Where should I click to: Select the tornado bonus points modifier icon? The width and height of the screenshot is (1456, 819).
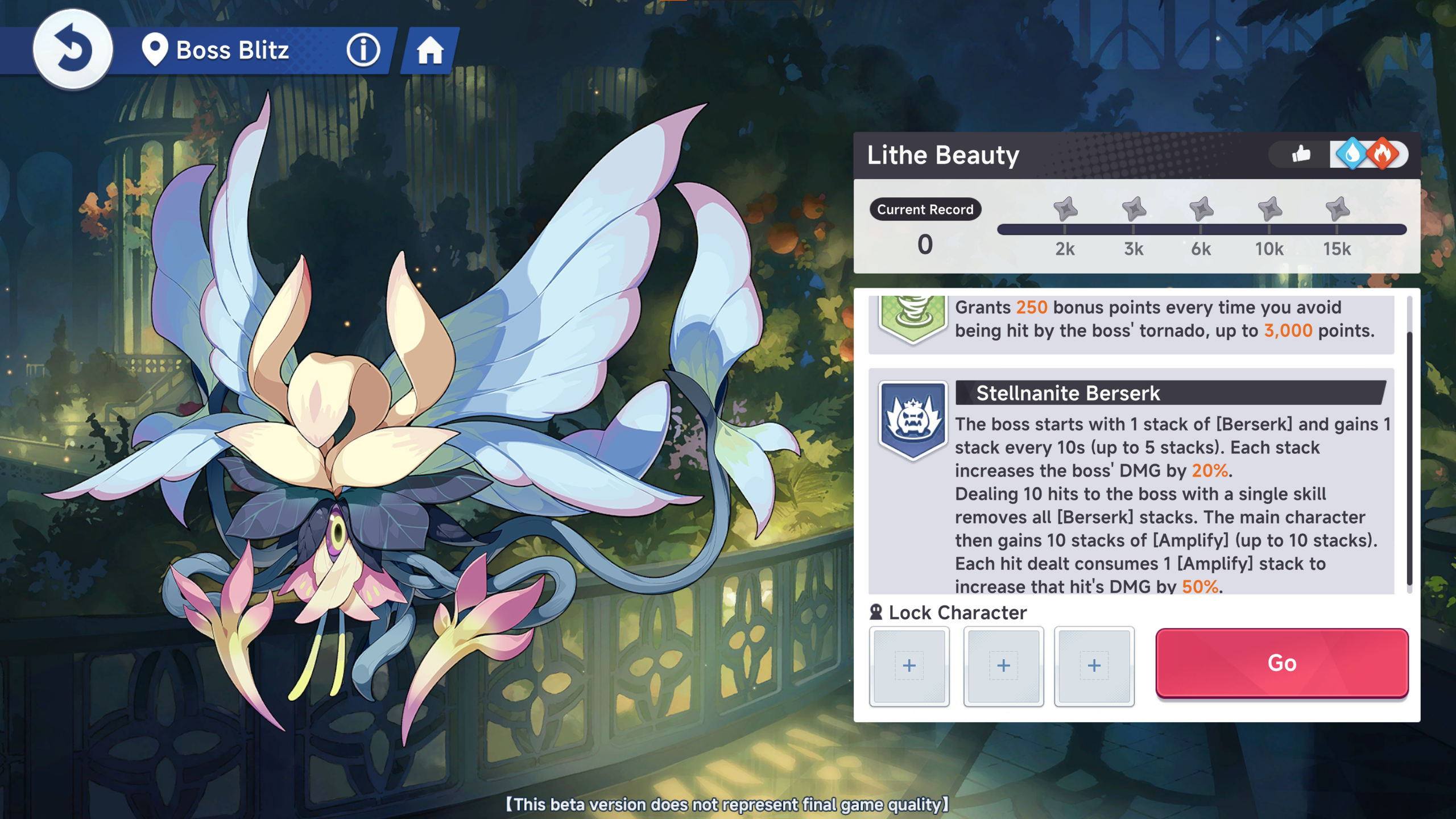coord(913,317)
